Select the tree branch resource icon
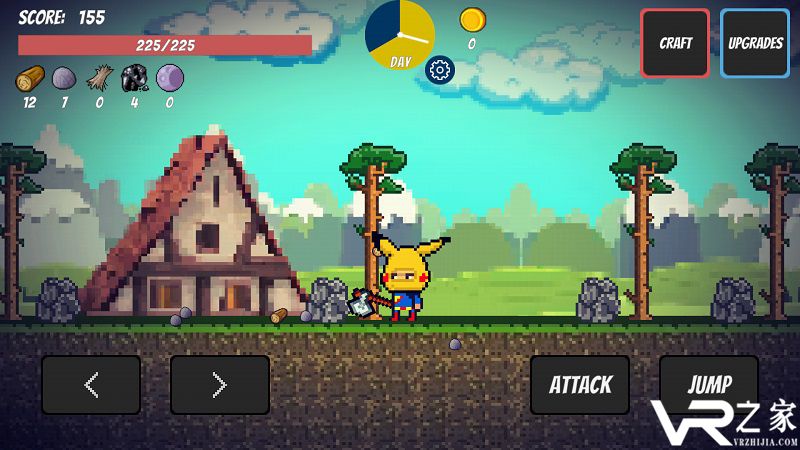This screenshot has height=450, width=800. (99, 78)
